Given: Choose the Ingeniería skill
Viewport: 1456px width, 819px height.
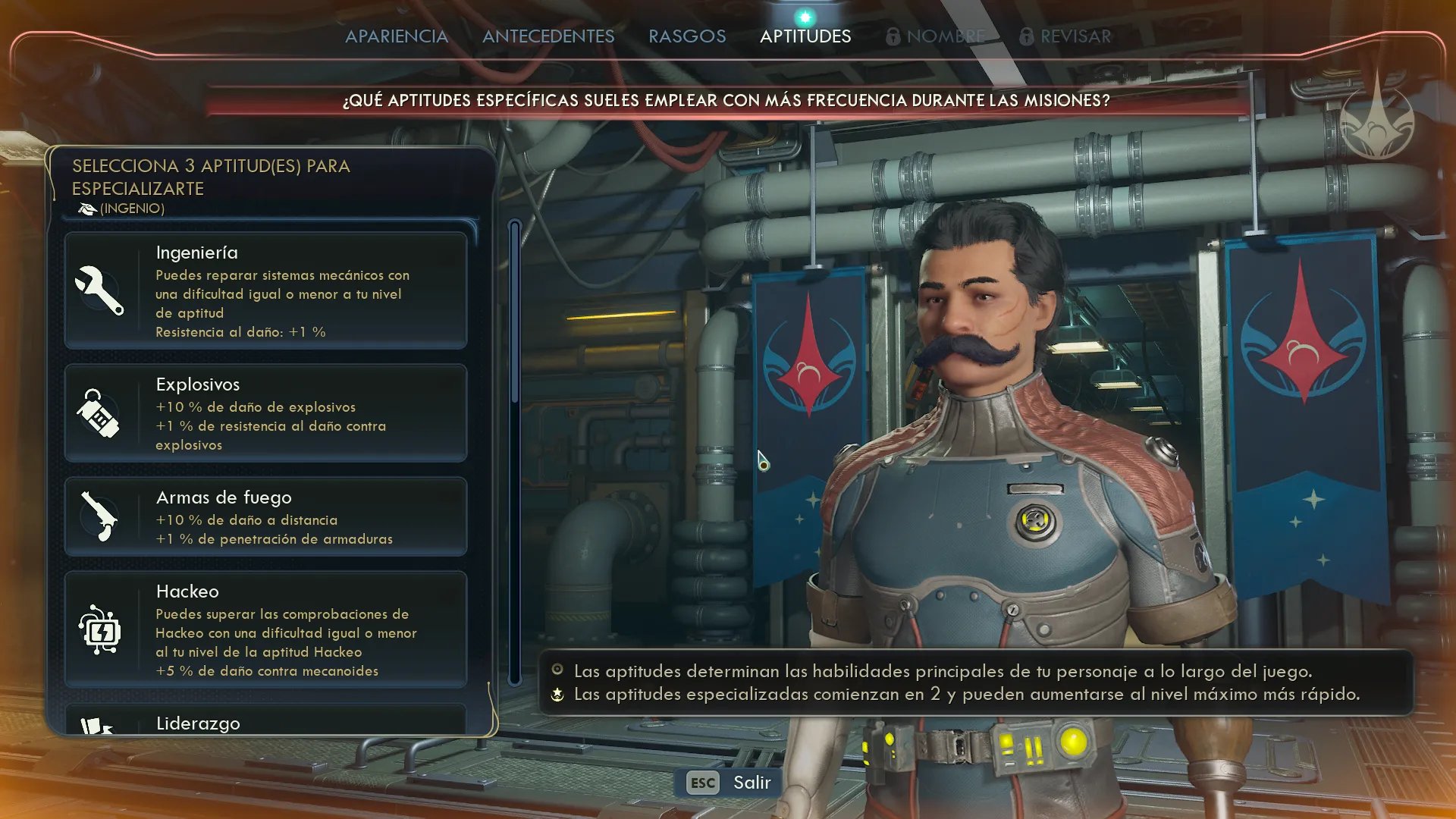Looking at the screenshot, I should (x=265, y=290).
